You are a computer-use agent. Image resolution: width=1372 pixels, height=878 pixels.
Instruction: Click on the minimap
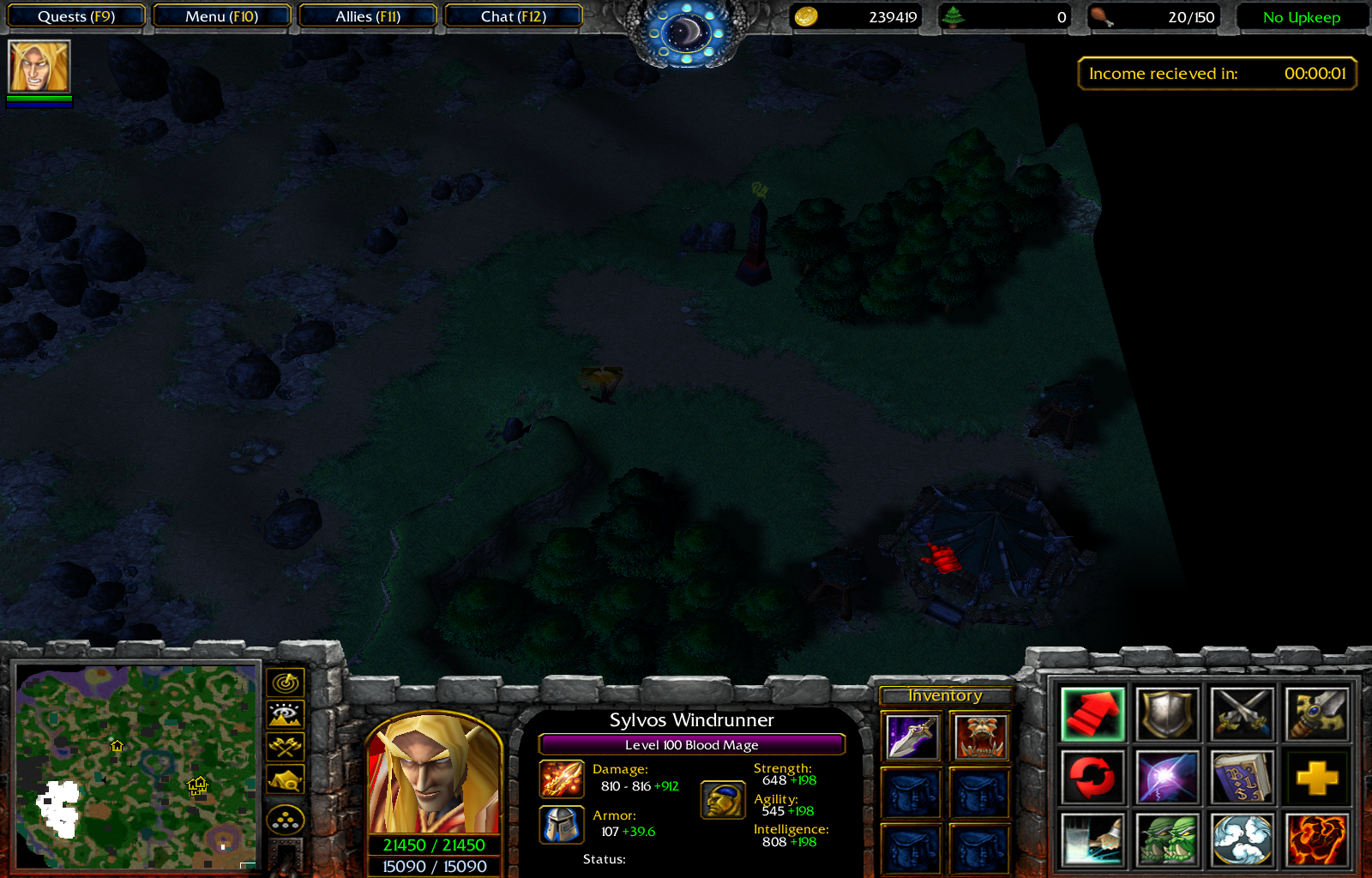(x=137, y=766)
